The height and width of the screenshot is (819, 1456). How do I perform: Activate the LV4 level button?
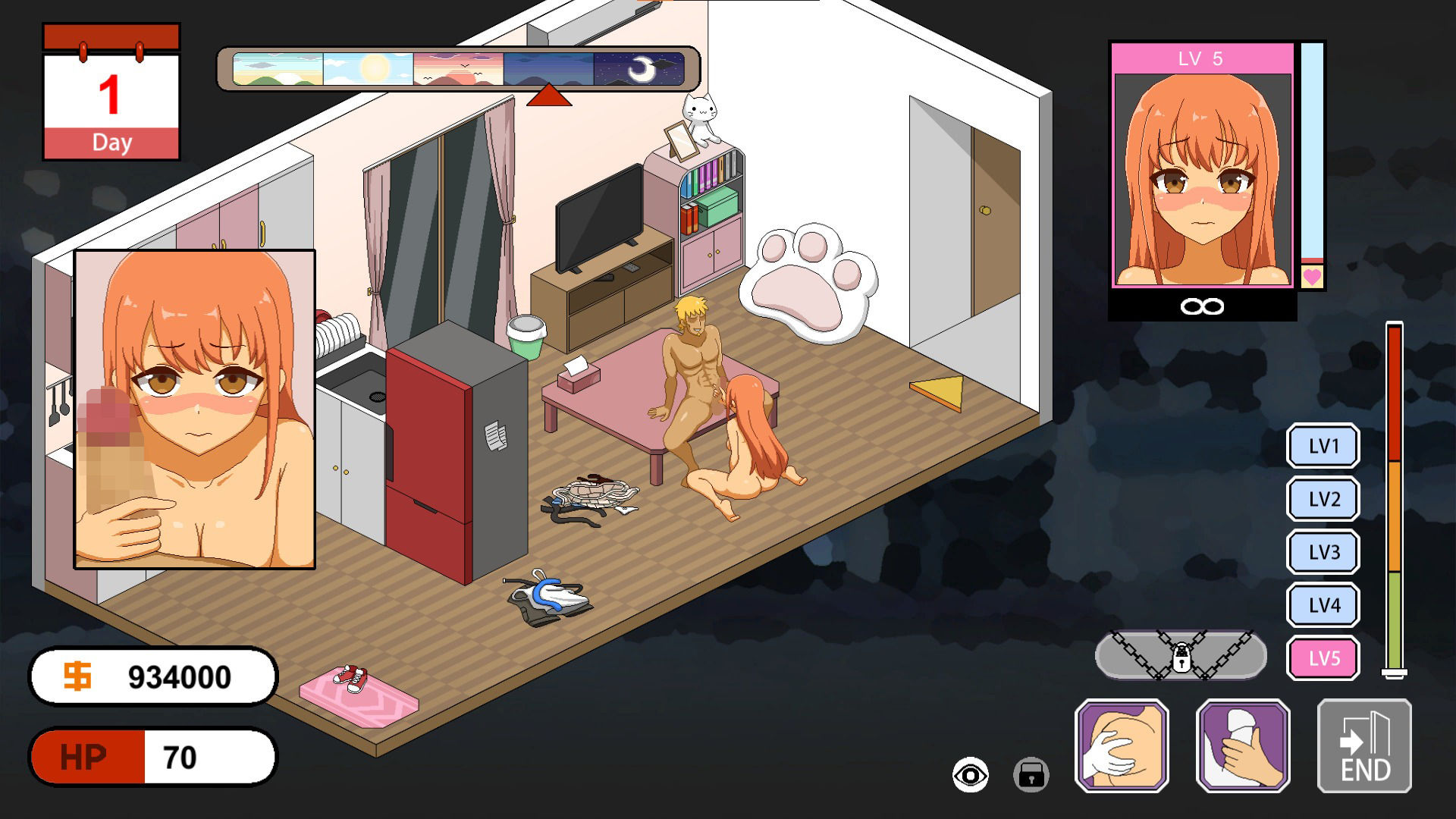tap(1323, 605)
